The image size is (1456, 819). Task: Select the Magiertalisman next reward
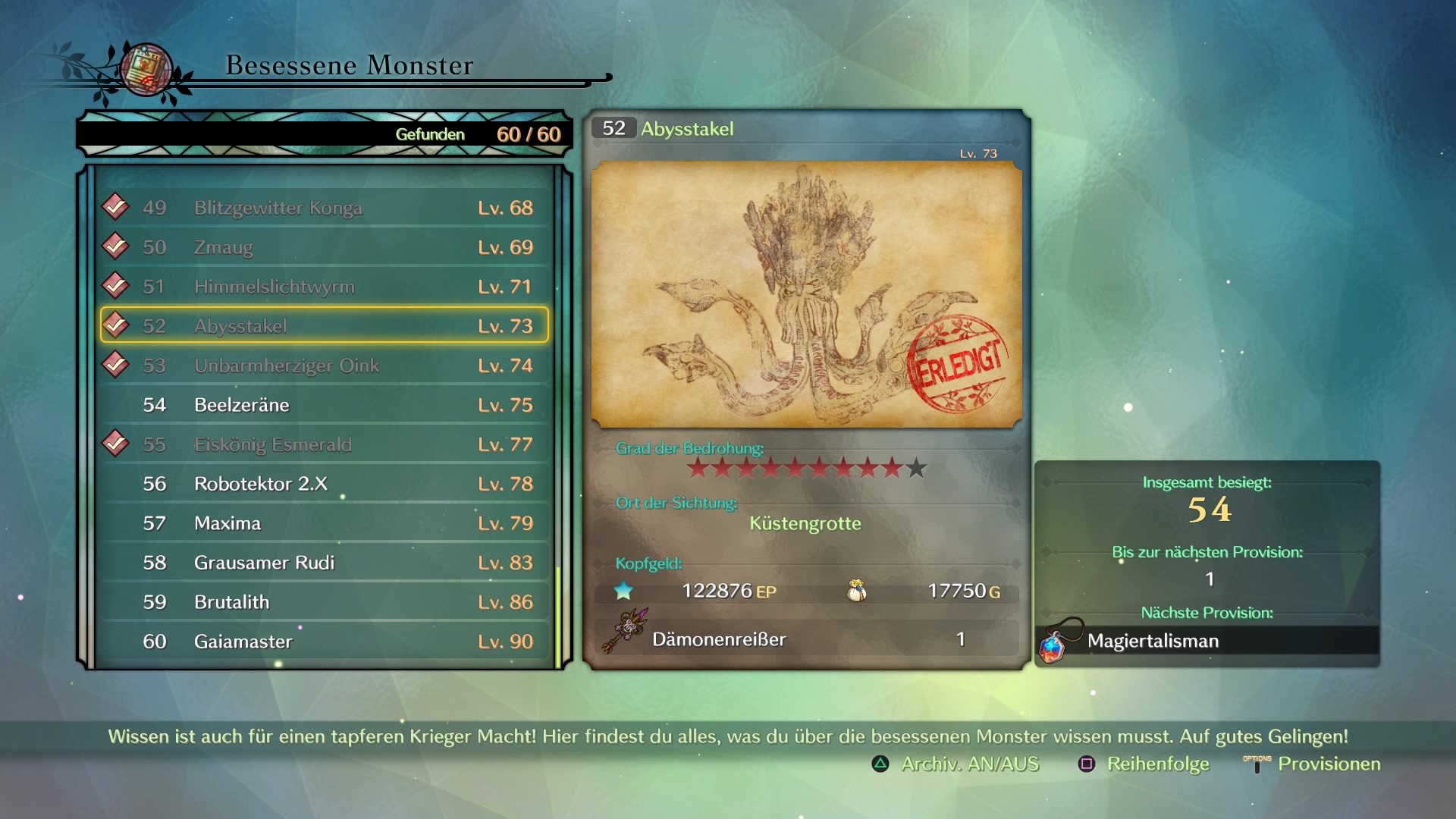(1207, 642)
